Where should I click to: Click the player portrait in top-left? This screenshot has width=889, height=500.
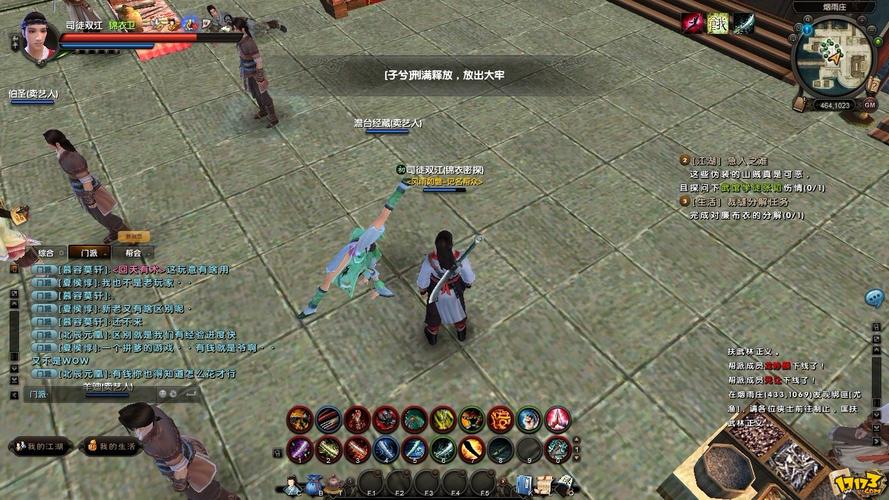(x=36, y=37)
